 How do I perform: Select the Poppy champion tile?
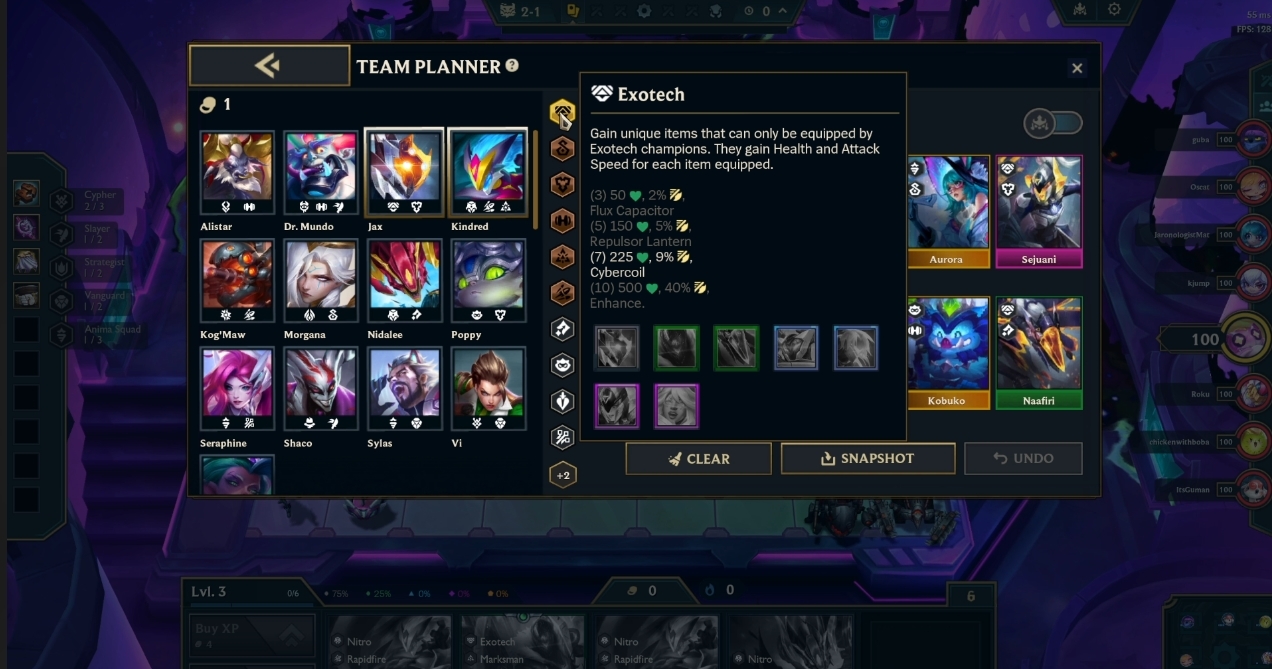(x=488, y=282)
